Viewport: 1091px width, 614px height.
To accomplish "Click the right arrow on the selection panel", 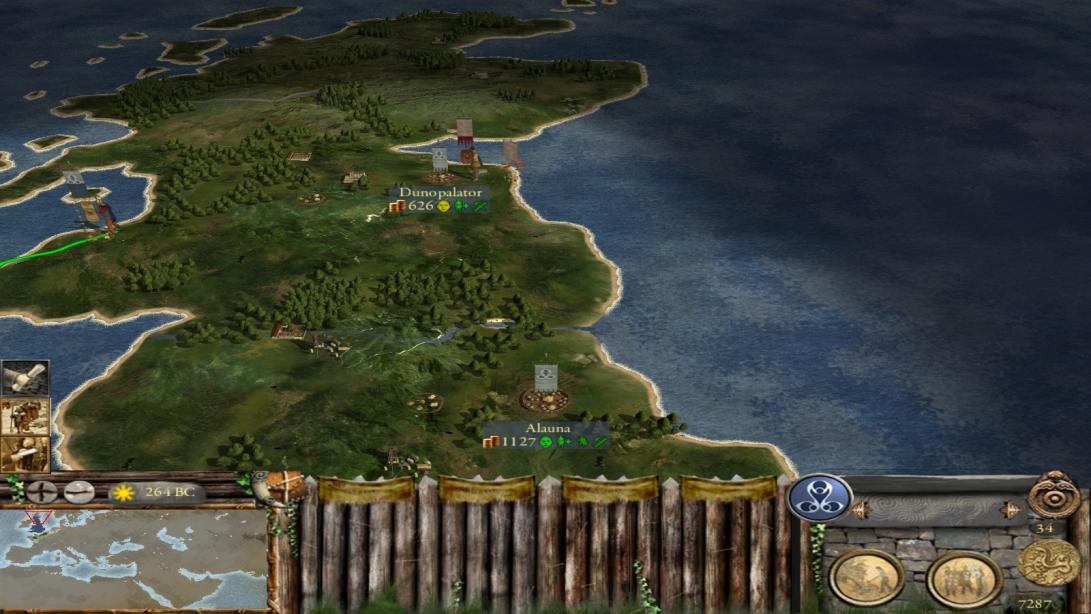I will coord(1010,509).
